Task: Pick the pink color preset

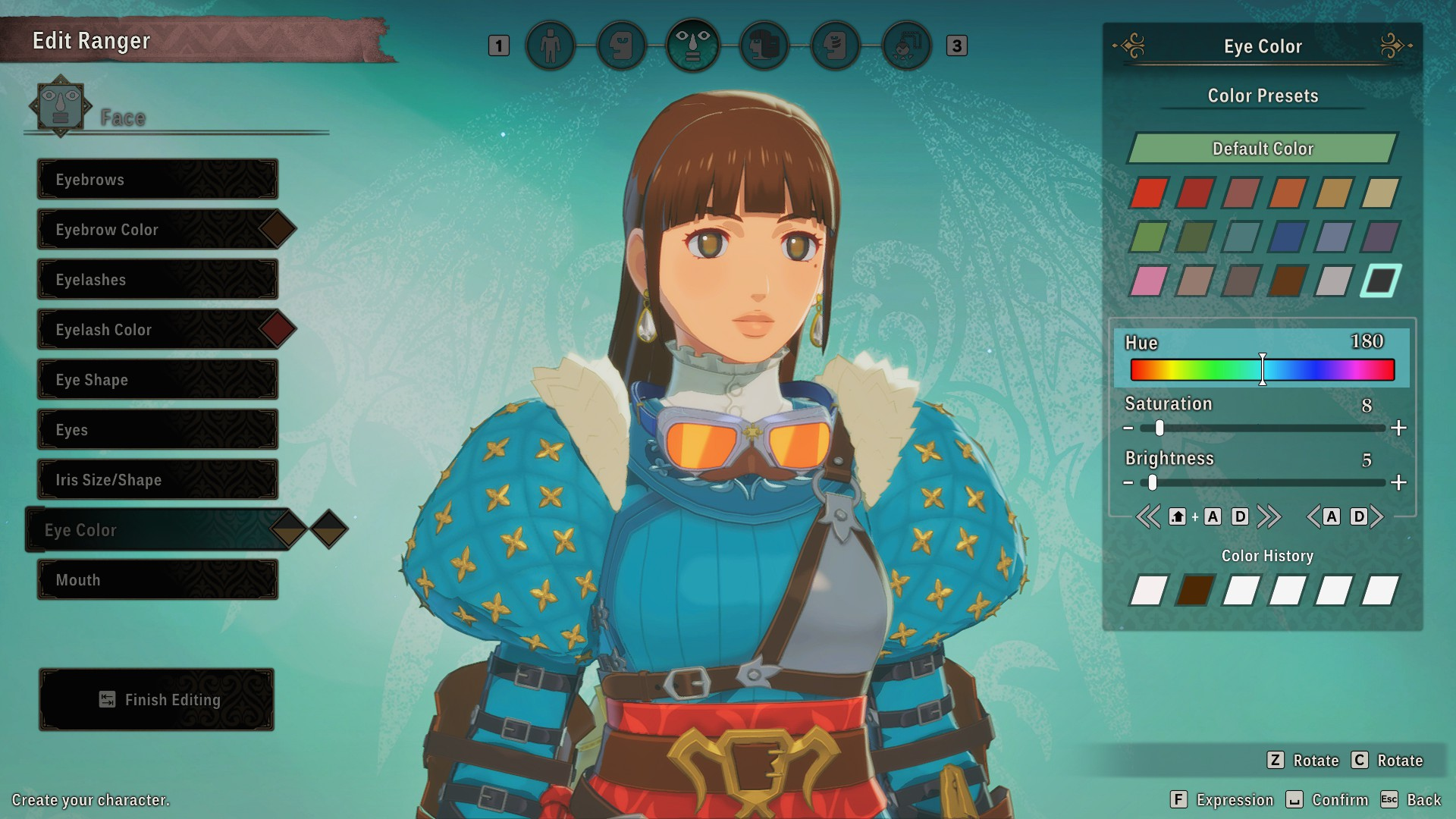Action: [1148, 281]
